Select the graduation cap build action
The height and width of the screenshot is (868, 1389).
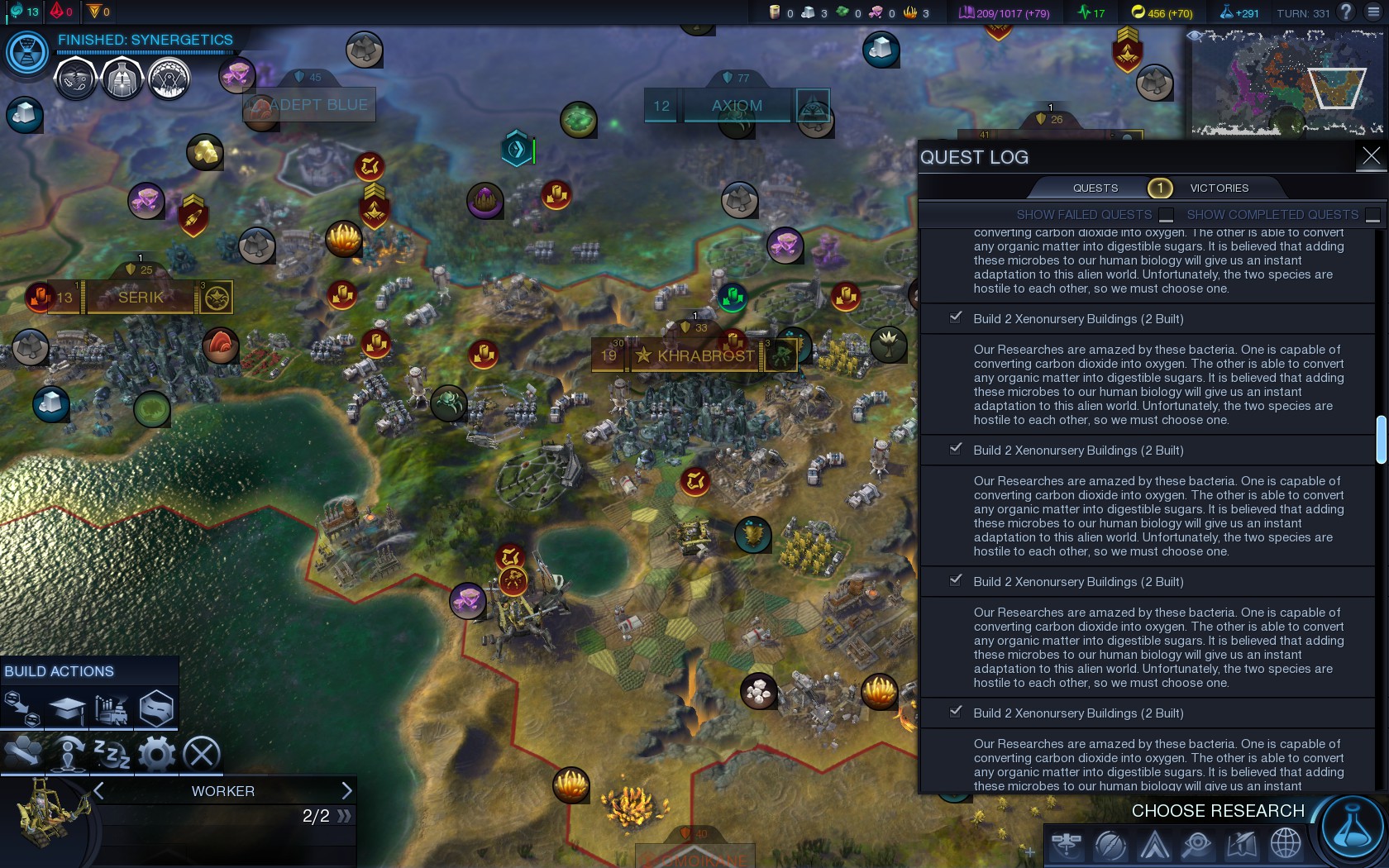(x=66, y=708)
